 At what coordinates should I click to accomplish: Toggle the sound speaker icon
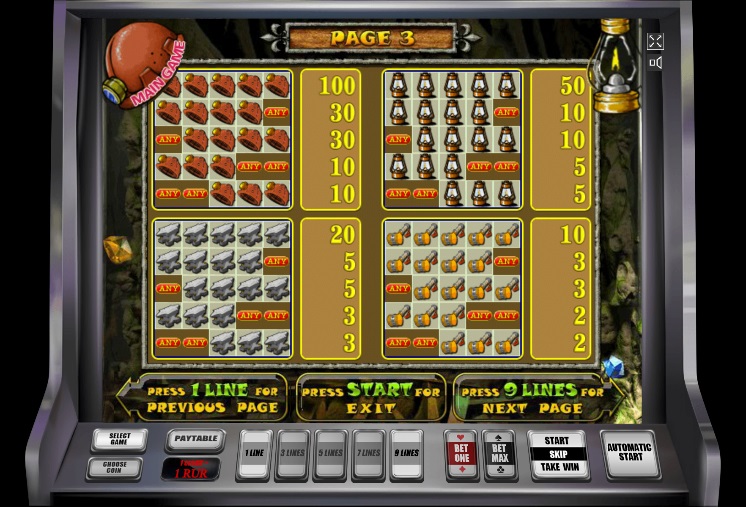coord(655,64)
